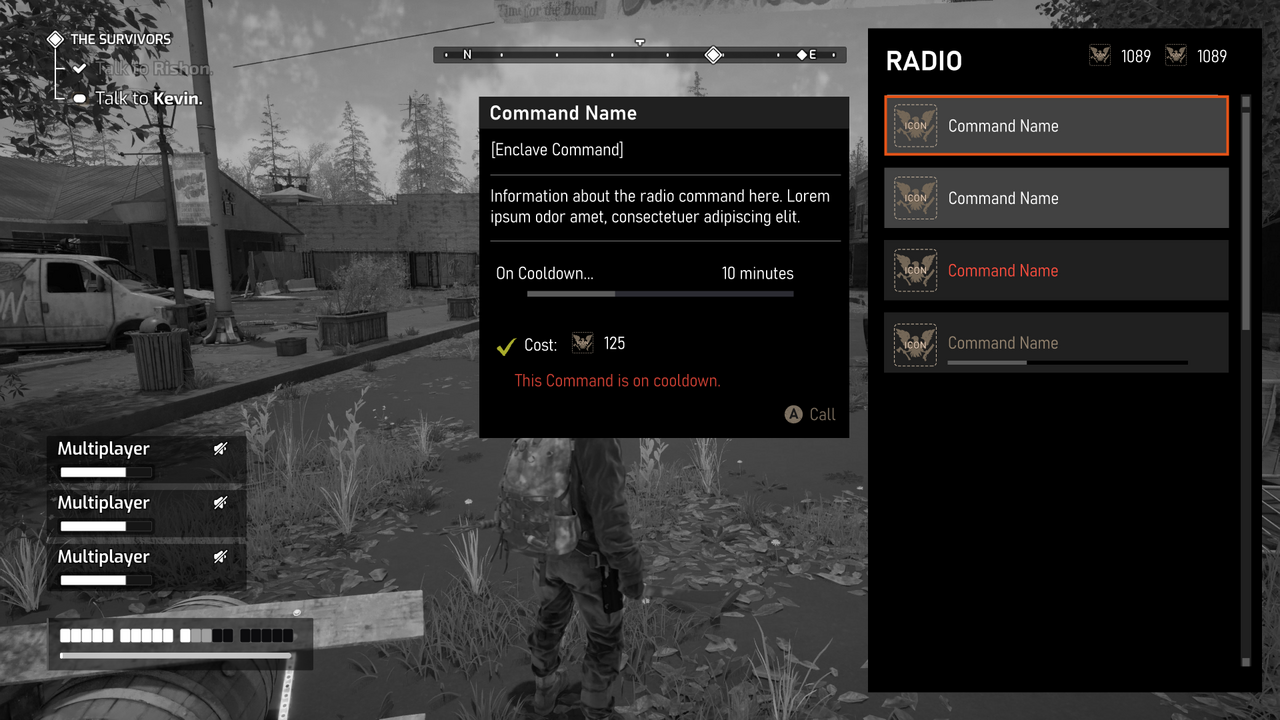Click the ICON badge on the second radio command
This screenshot has height=720, width=1280.
[x=915, y=198]
